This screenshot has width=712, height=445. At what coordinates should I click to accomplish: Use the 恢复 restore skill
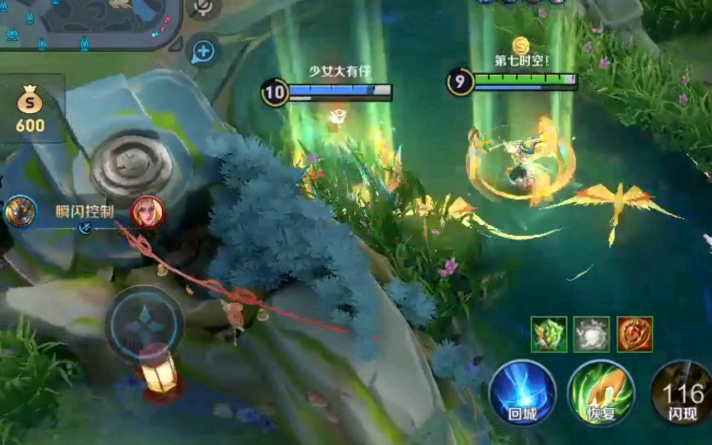[x=601, y=393]
